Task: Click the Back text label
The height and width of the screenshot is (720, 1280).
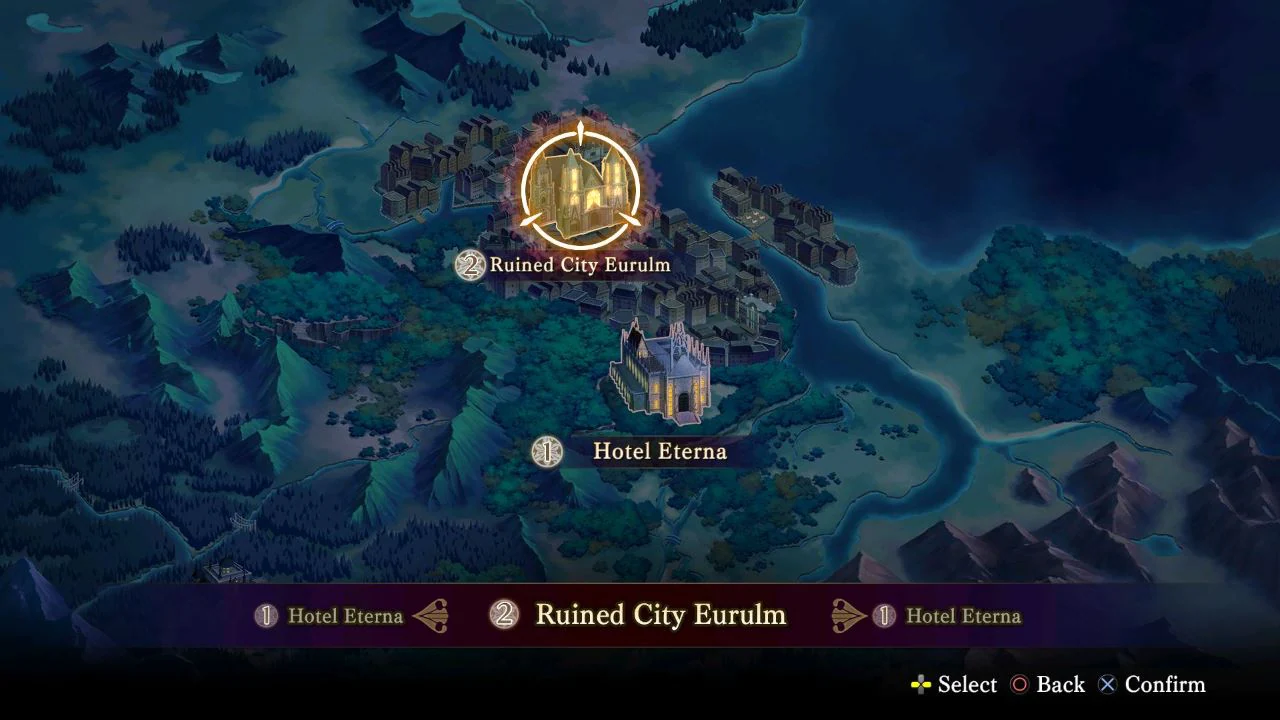Action: [x=1060, y=685]
